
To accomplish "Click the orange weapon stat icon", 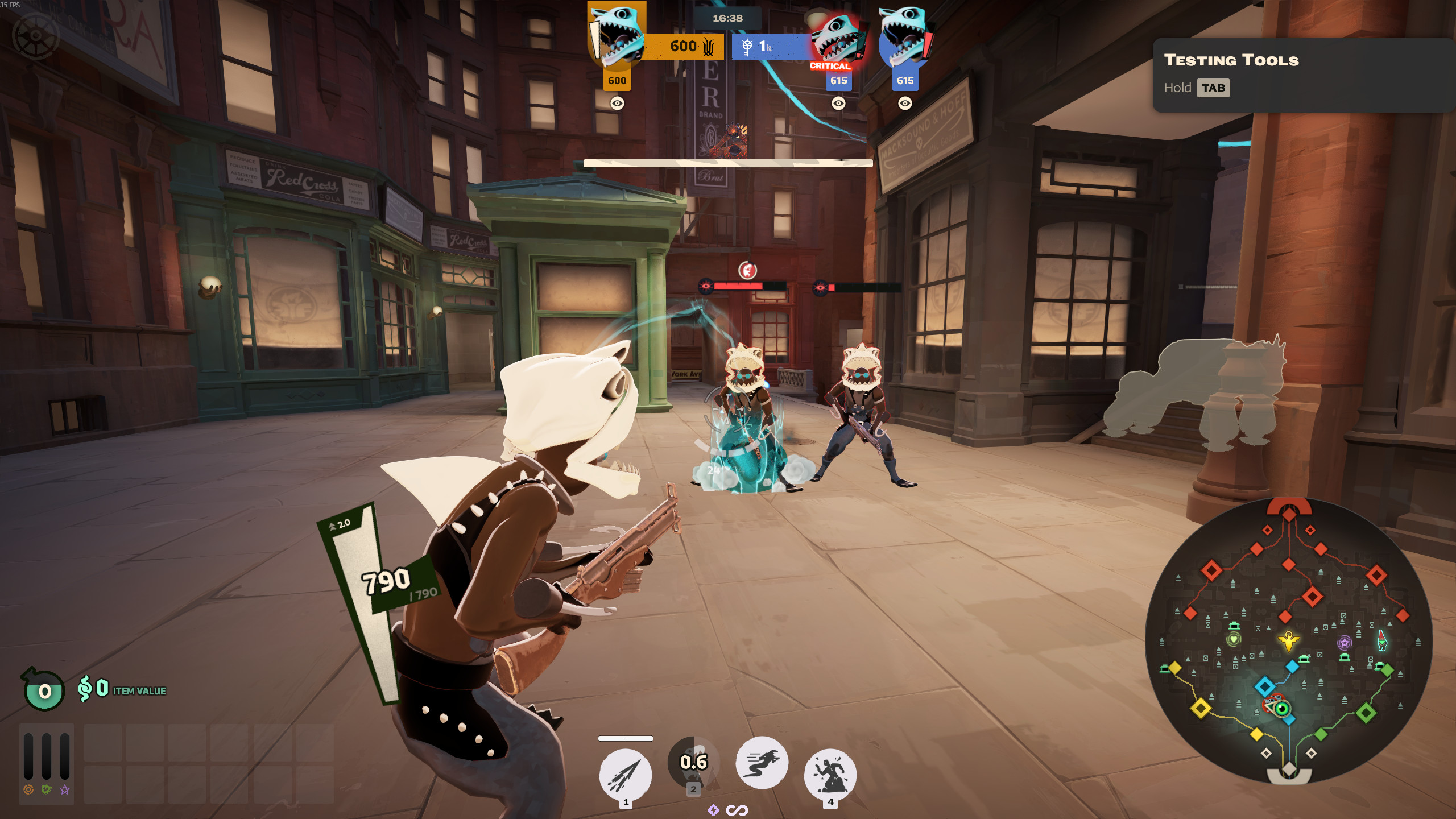I will click(28, 789).
